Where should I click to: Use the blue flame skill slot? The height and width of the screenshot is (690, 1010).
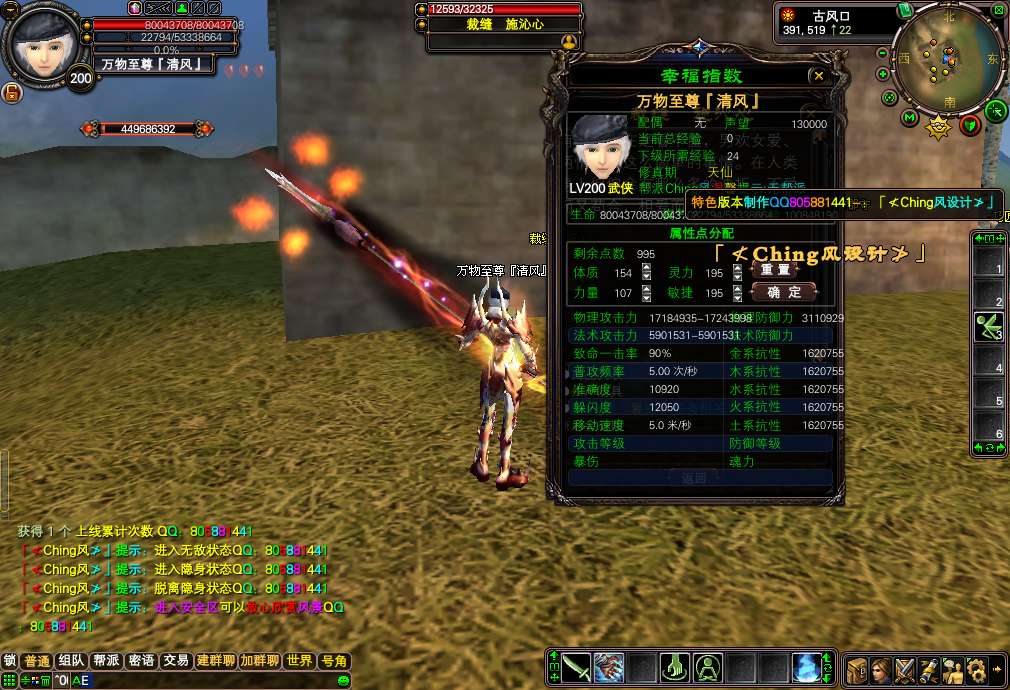coord(806,667)
